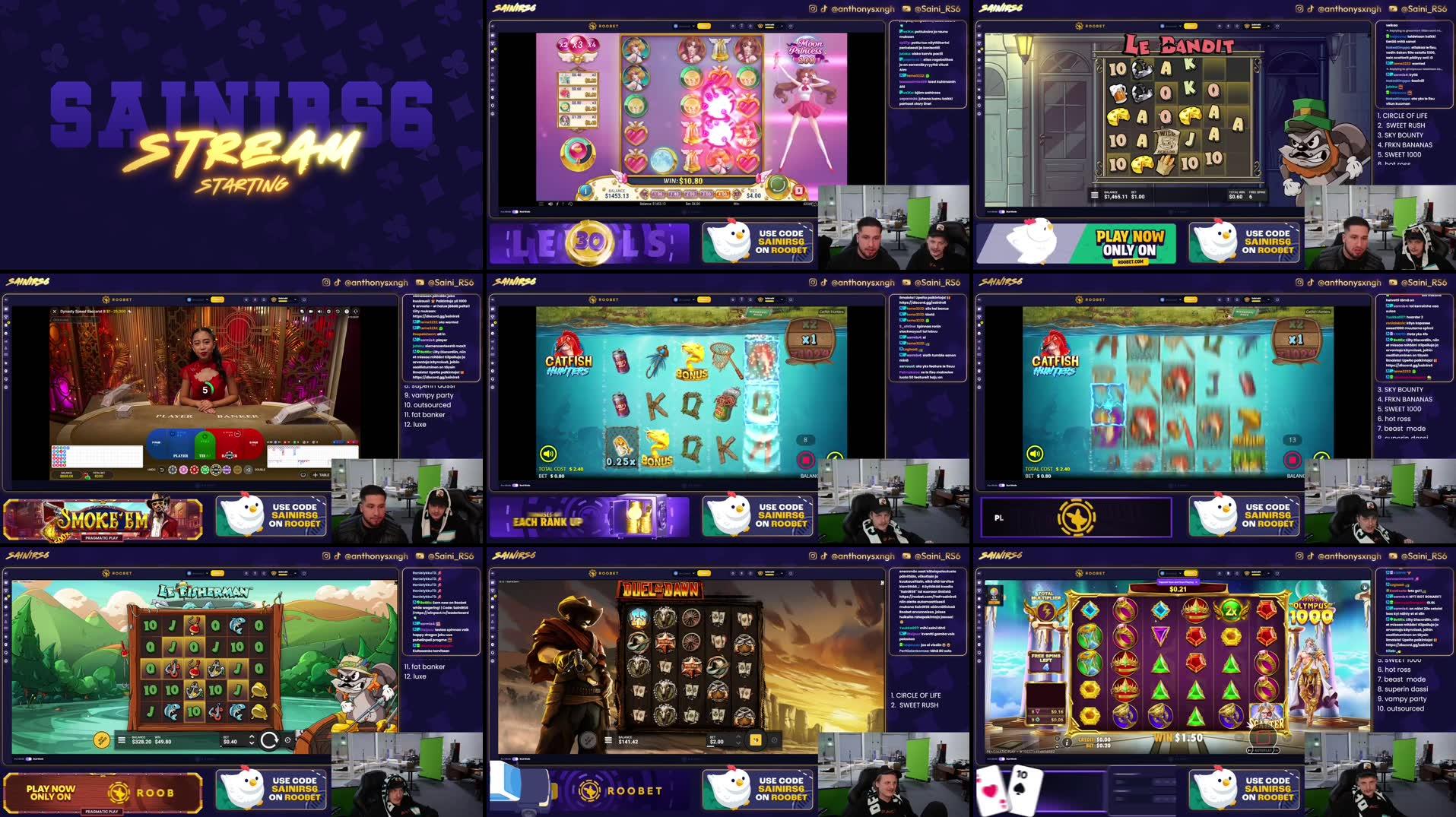Open the hamburger menu in Moon Princess
This screenshot has height=817, width=1456.
click(541, 204)
